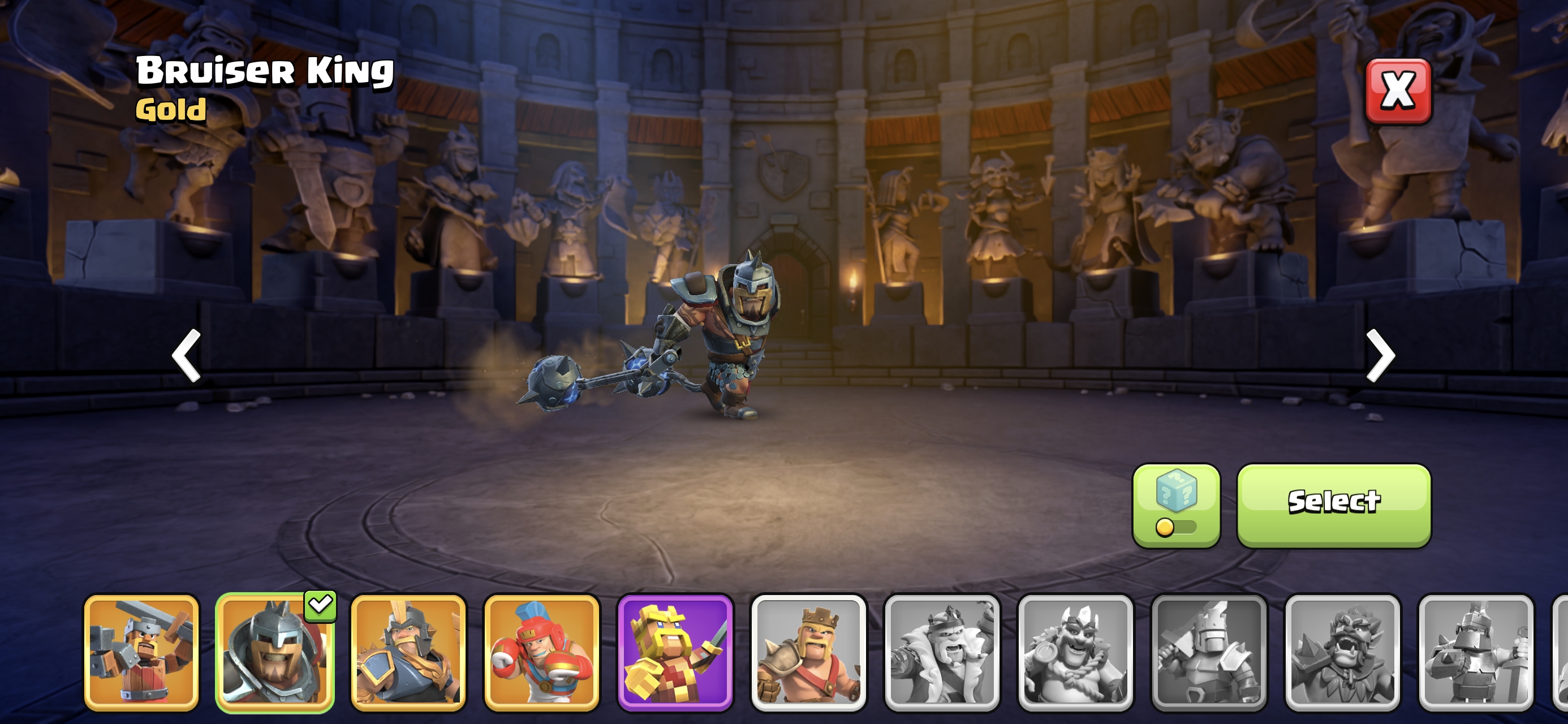Preview the greyed-out fur coat king skin

point(942,653)
